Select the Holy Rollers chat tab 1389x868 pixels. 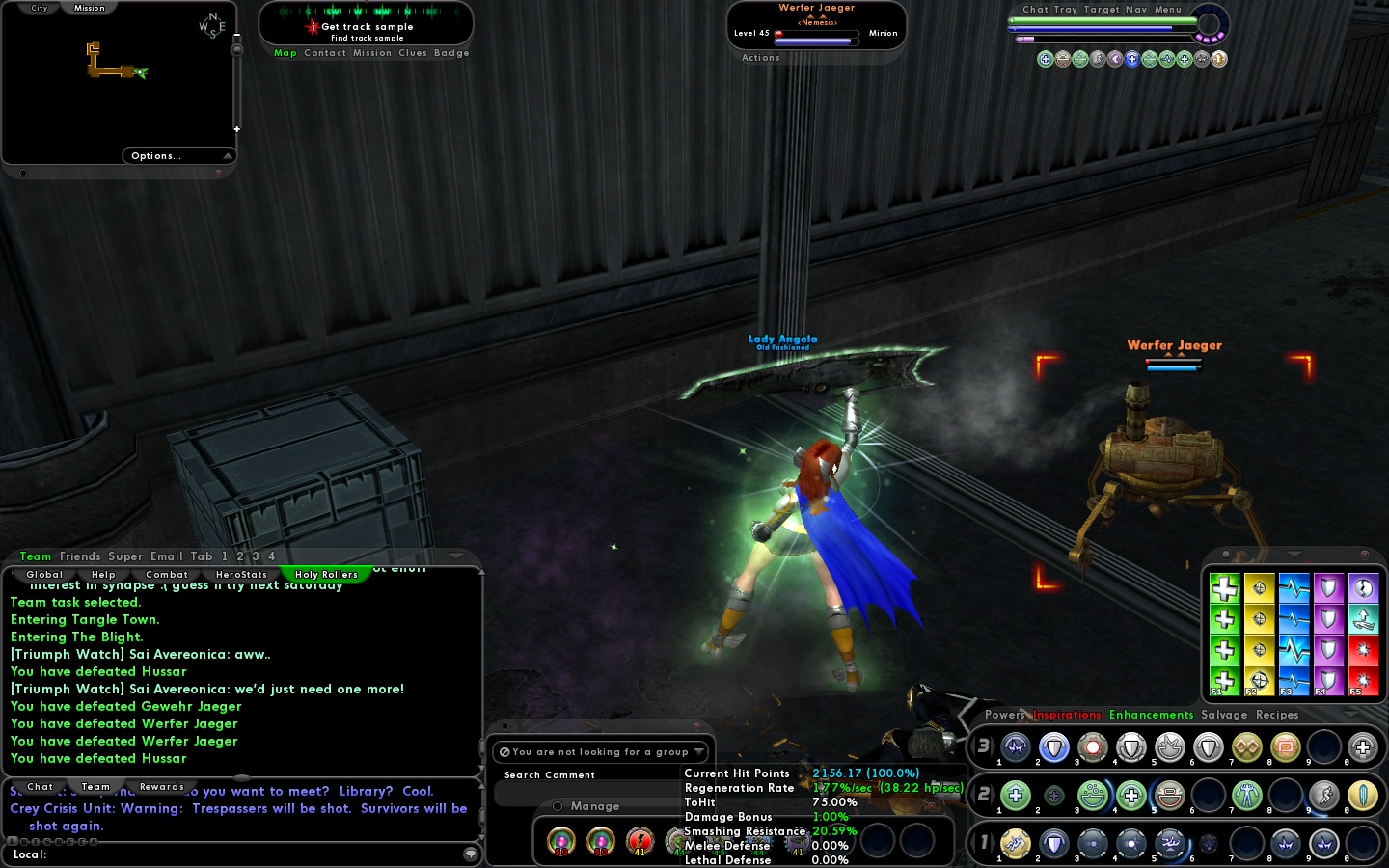tap(326, 575)
